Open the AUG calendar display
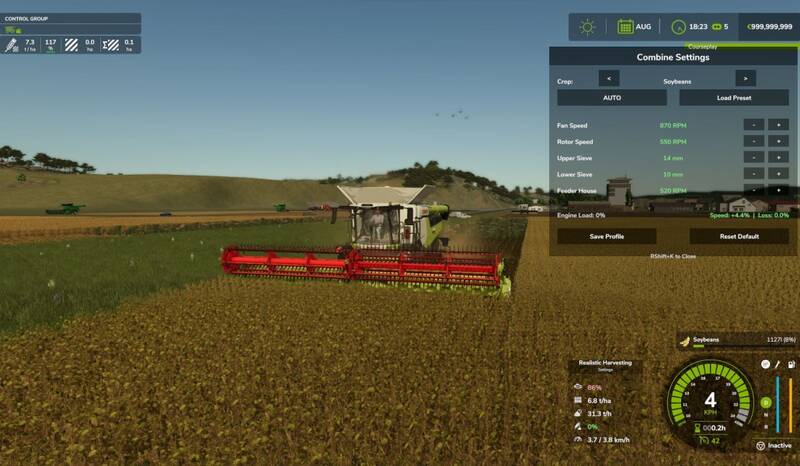Screen dimensions: 800x466 (634, 27)
